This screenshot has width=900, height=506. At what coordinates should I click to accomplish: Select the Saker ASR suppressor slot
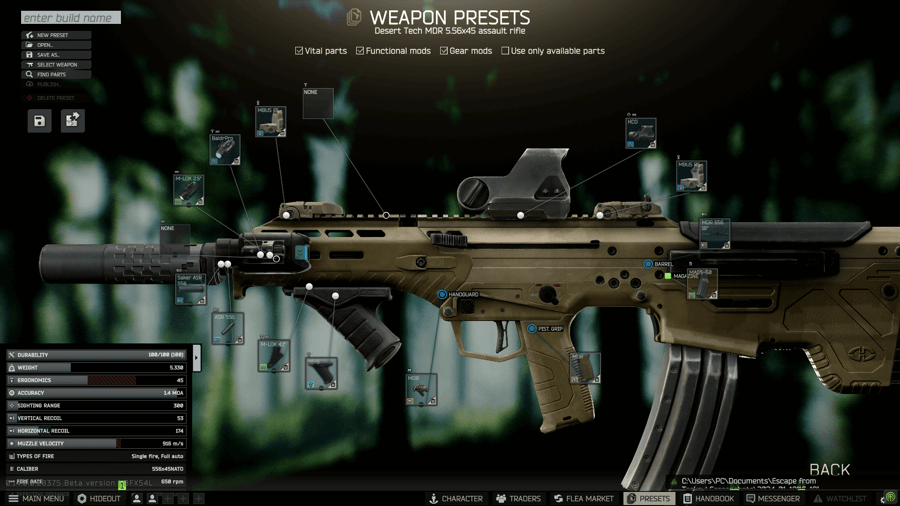pyautogui.click(x=190, y=288)
